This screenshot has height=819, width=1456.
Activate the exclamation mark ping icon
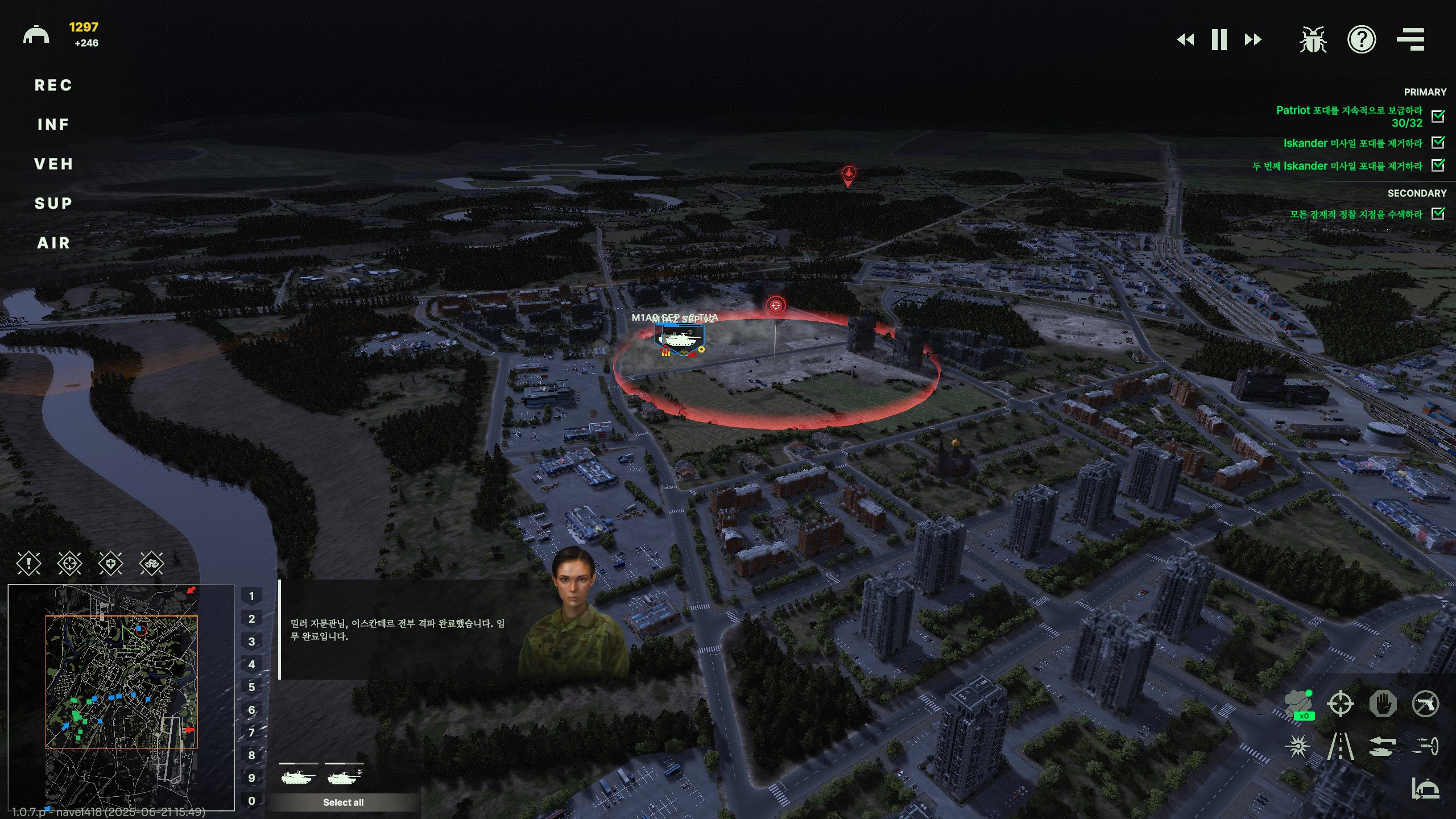click(28, 564)
